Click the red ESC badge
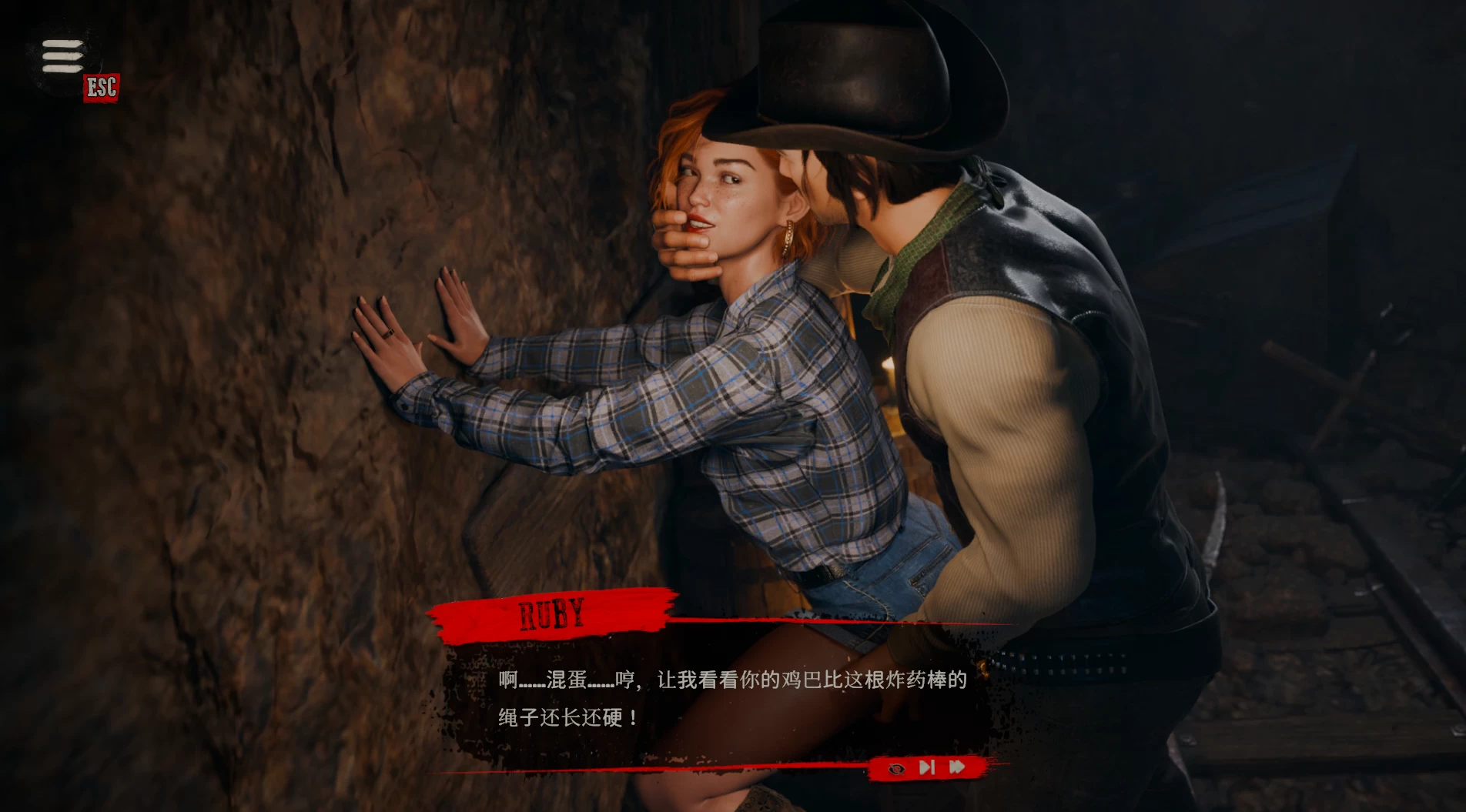This screenshot has width=1466, height=812. point(101,87)
